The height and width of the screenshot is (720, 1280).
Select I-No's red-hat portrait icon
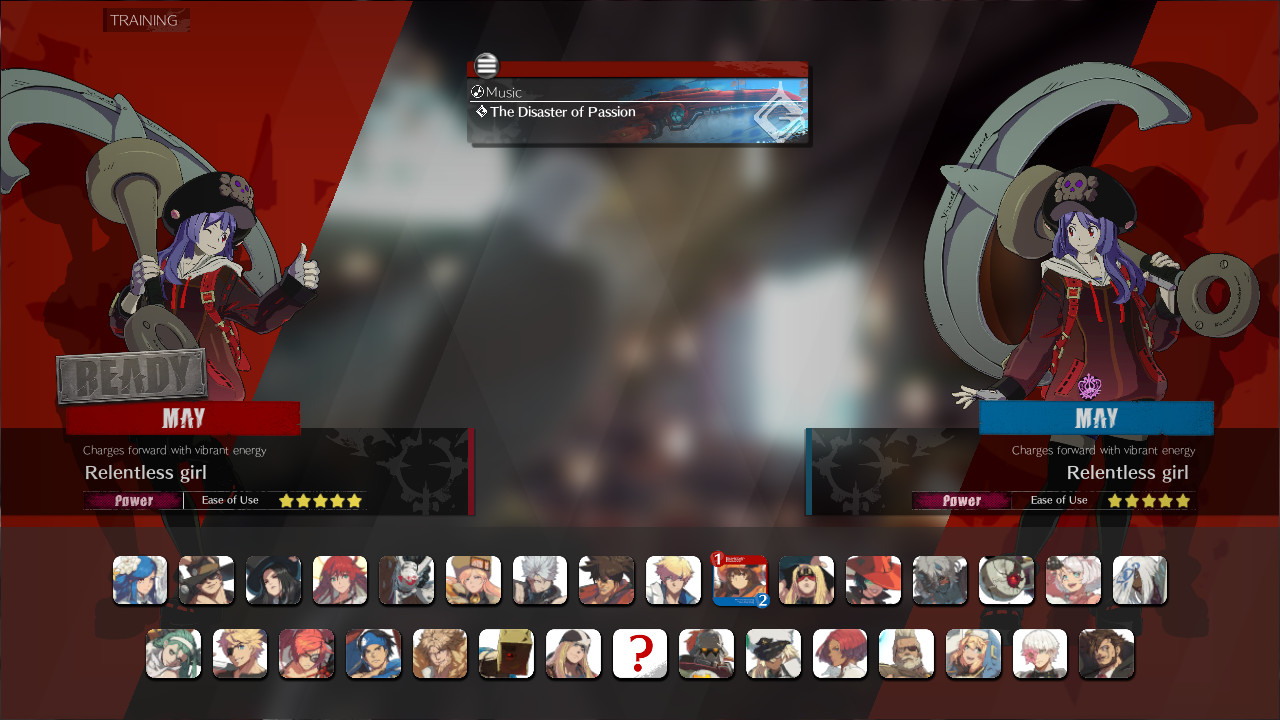873,580
